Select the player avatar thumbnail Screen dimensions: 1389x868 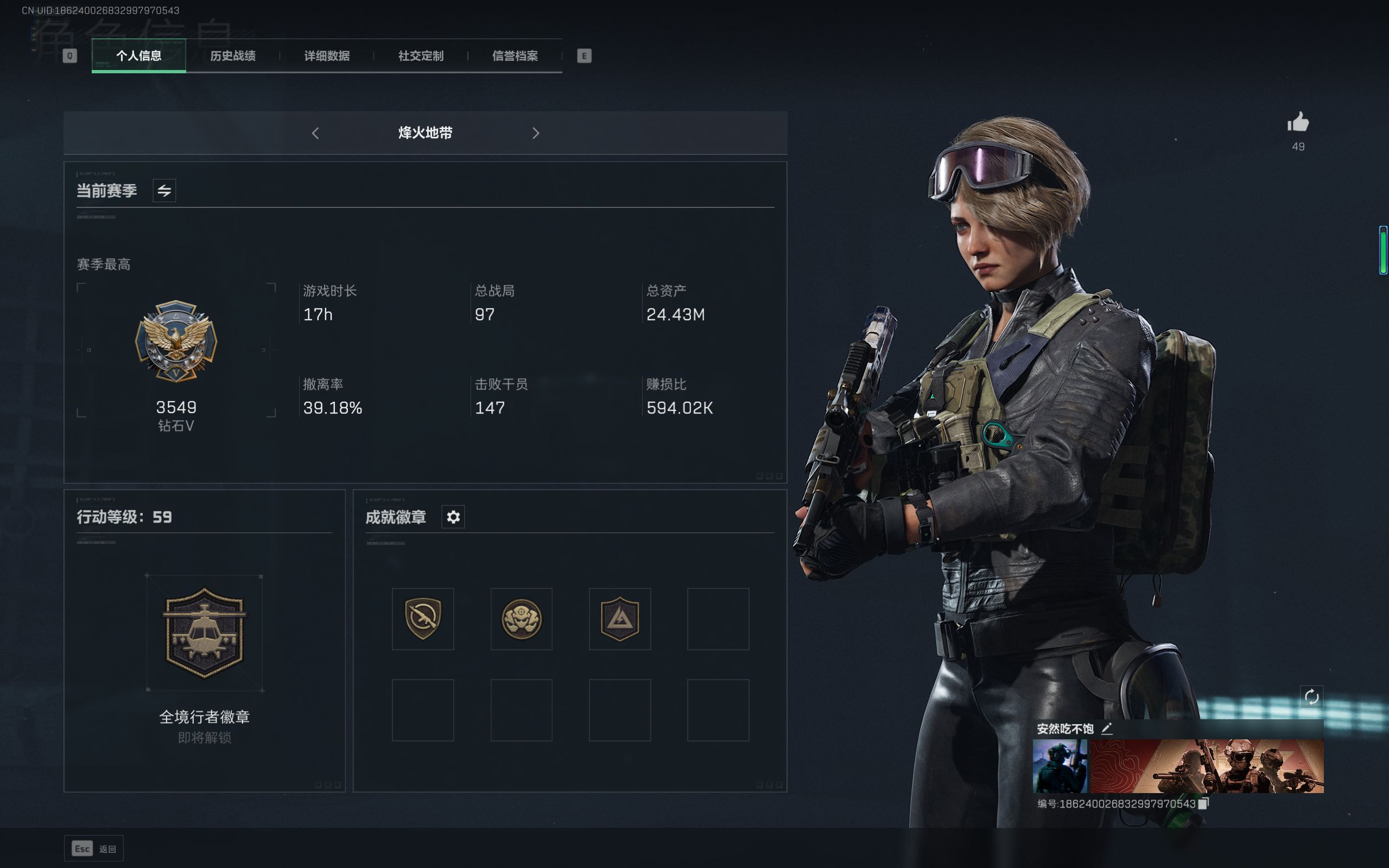click(1060, 766)
